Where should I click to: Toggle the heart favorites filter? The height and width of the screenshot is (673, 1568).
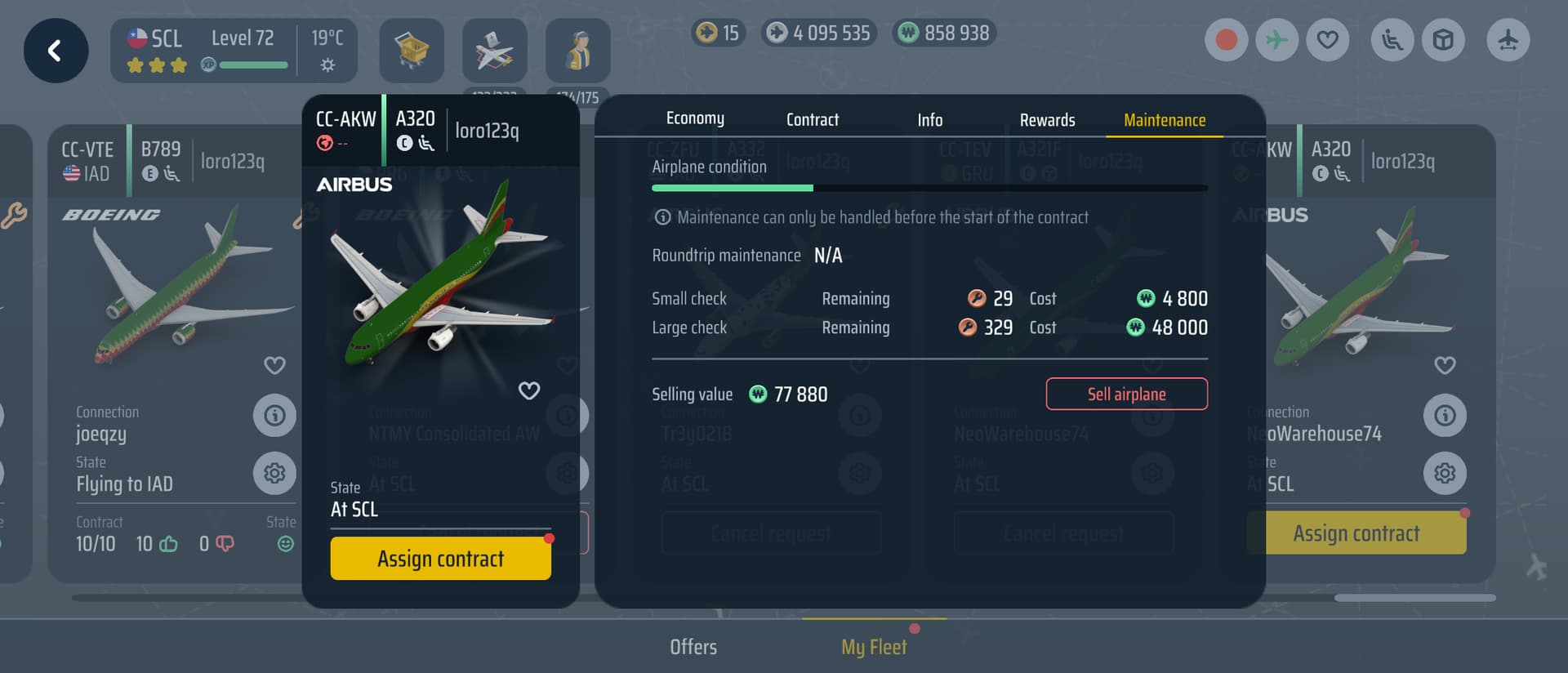coord(1327,40)
